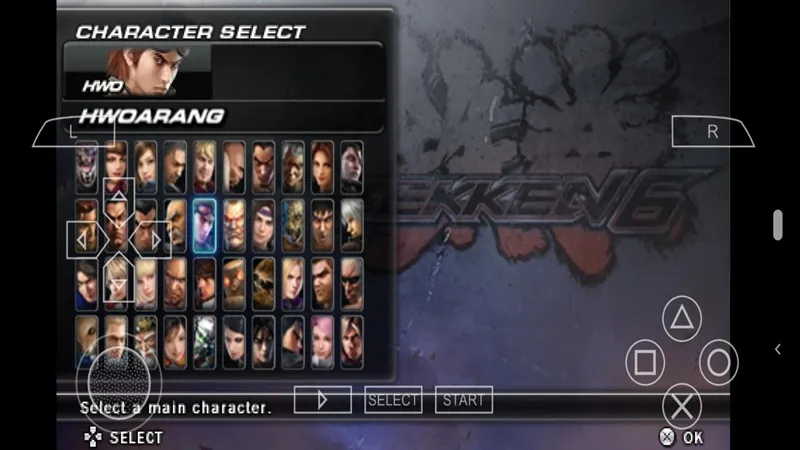Select silver-haired Lee's portrait
Image resolution: width=800 pixels, height=450 pixels.
[351, 225]
